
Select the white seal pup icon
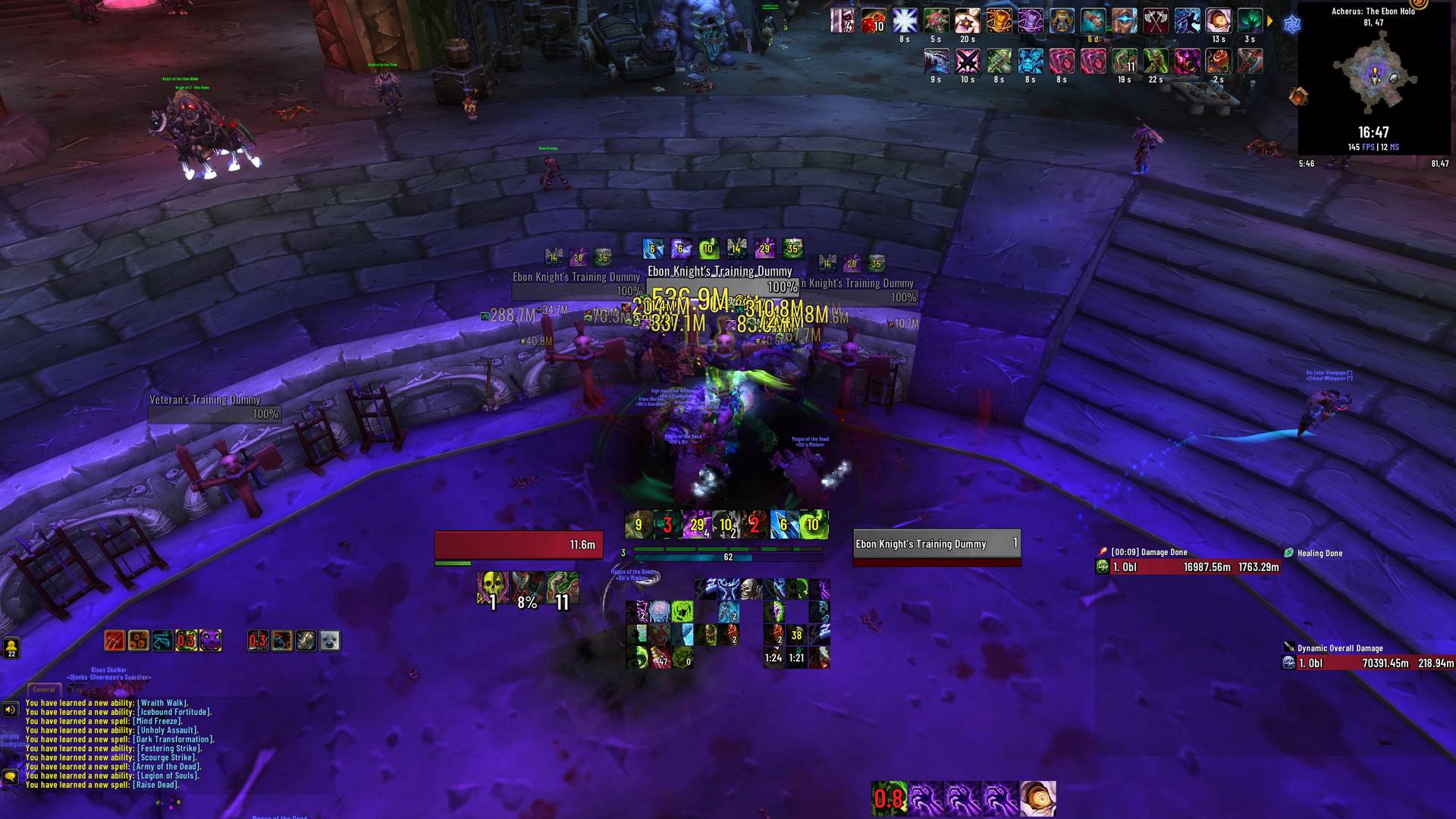(x=330, y=641)
